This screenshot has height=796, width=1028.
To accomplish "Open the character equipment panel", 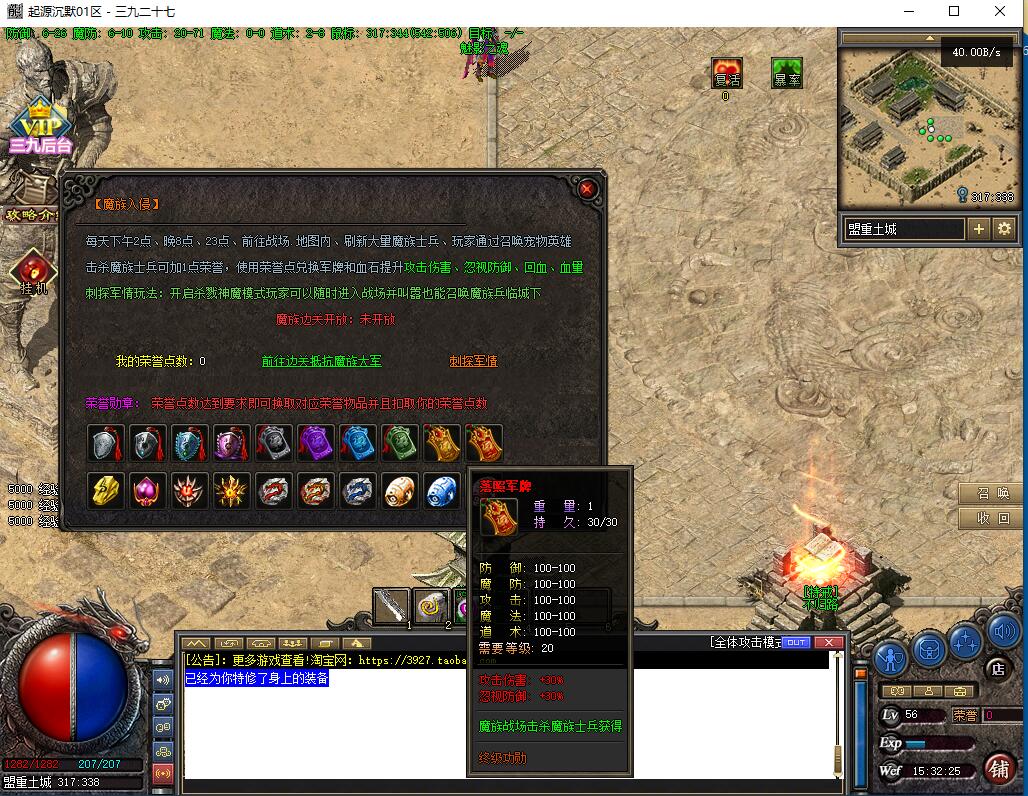I will tap(890, 656).
